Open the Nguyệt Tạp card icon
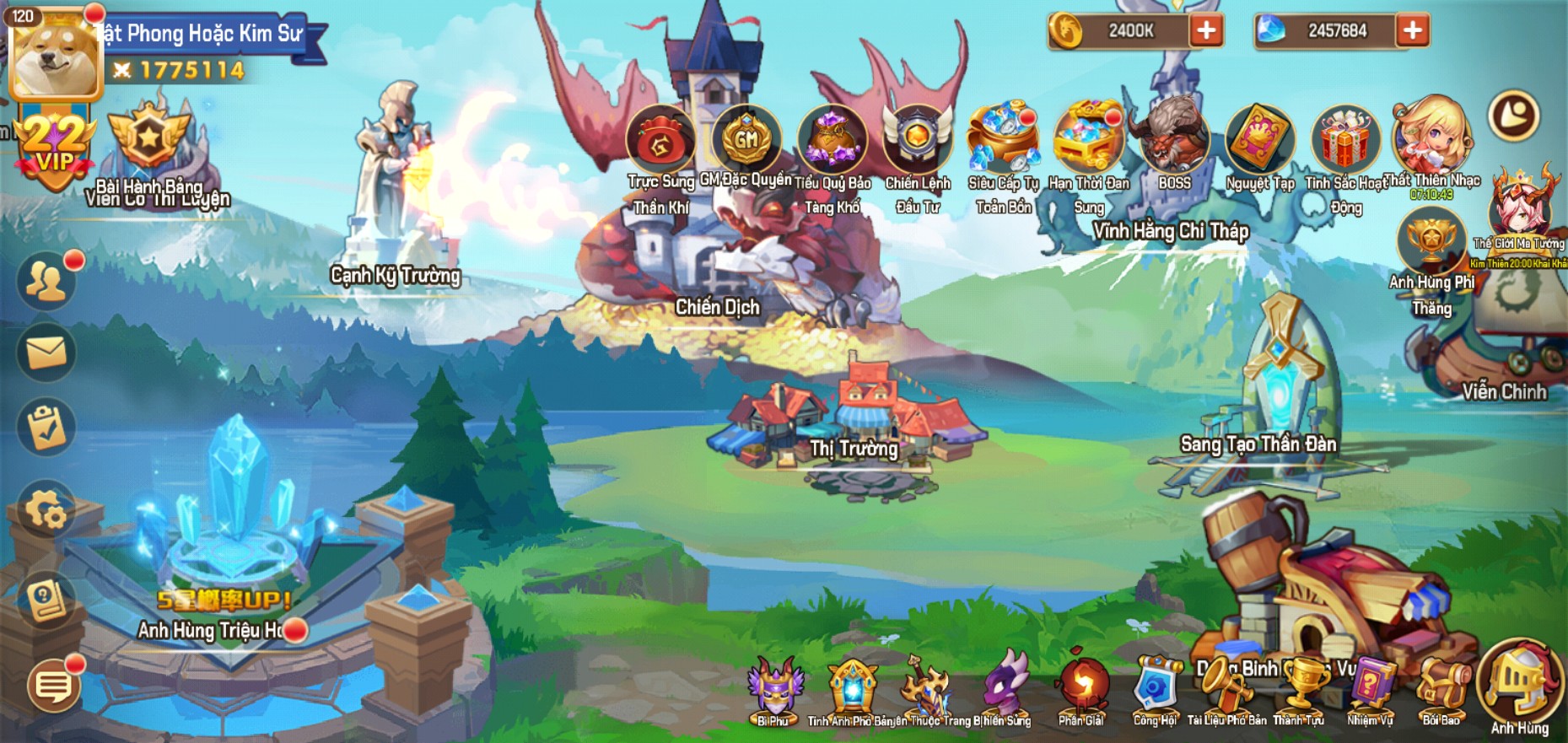Viewport: 1568px width, 743px height. (1259, 139)
